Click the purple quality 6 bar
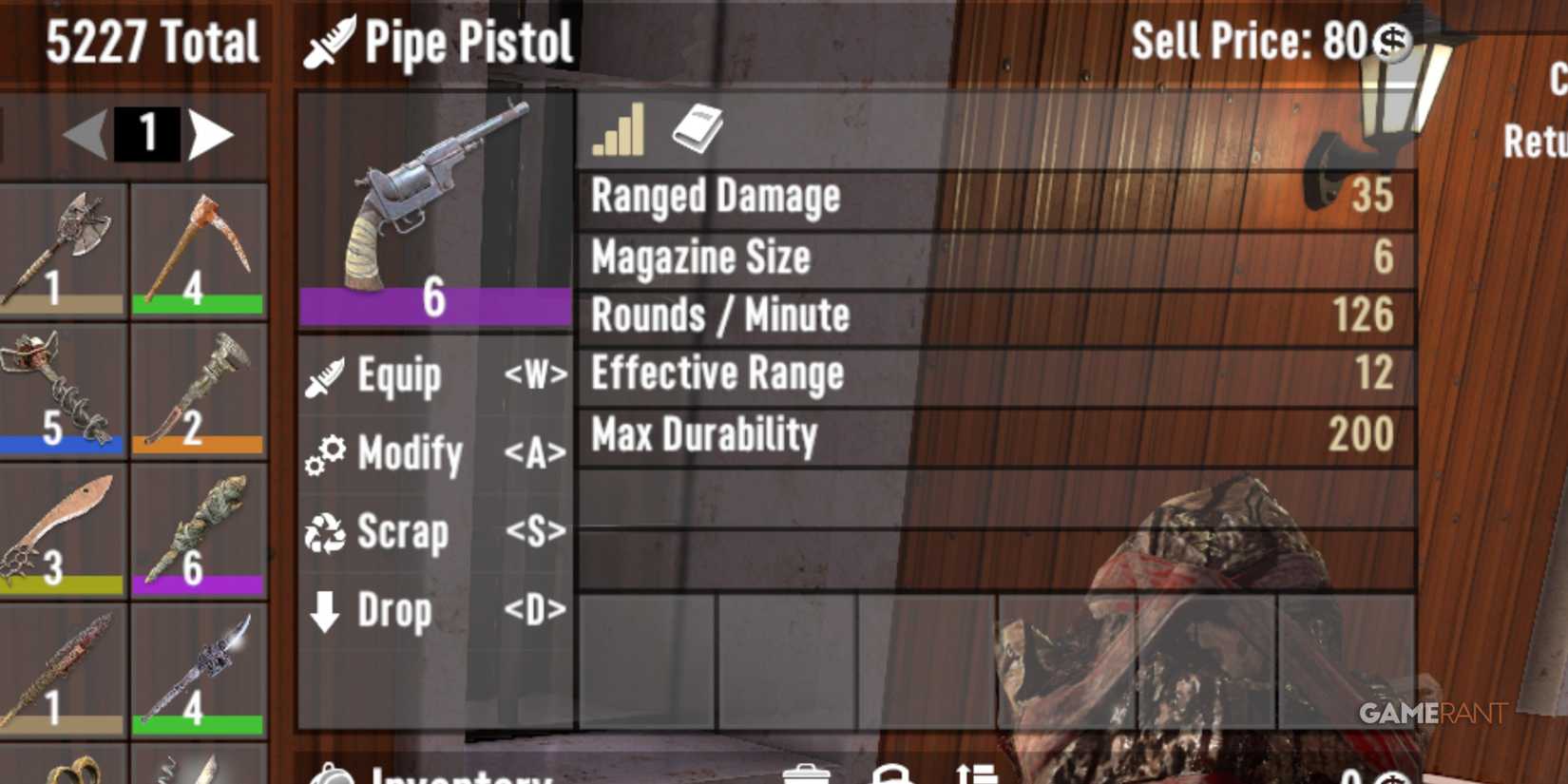1568x784 pixels. tap(434, 302)
